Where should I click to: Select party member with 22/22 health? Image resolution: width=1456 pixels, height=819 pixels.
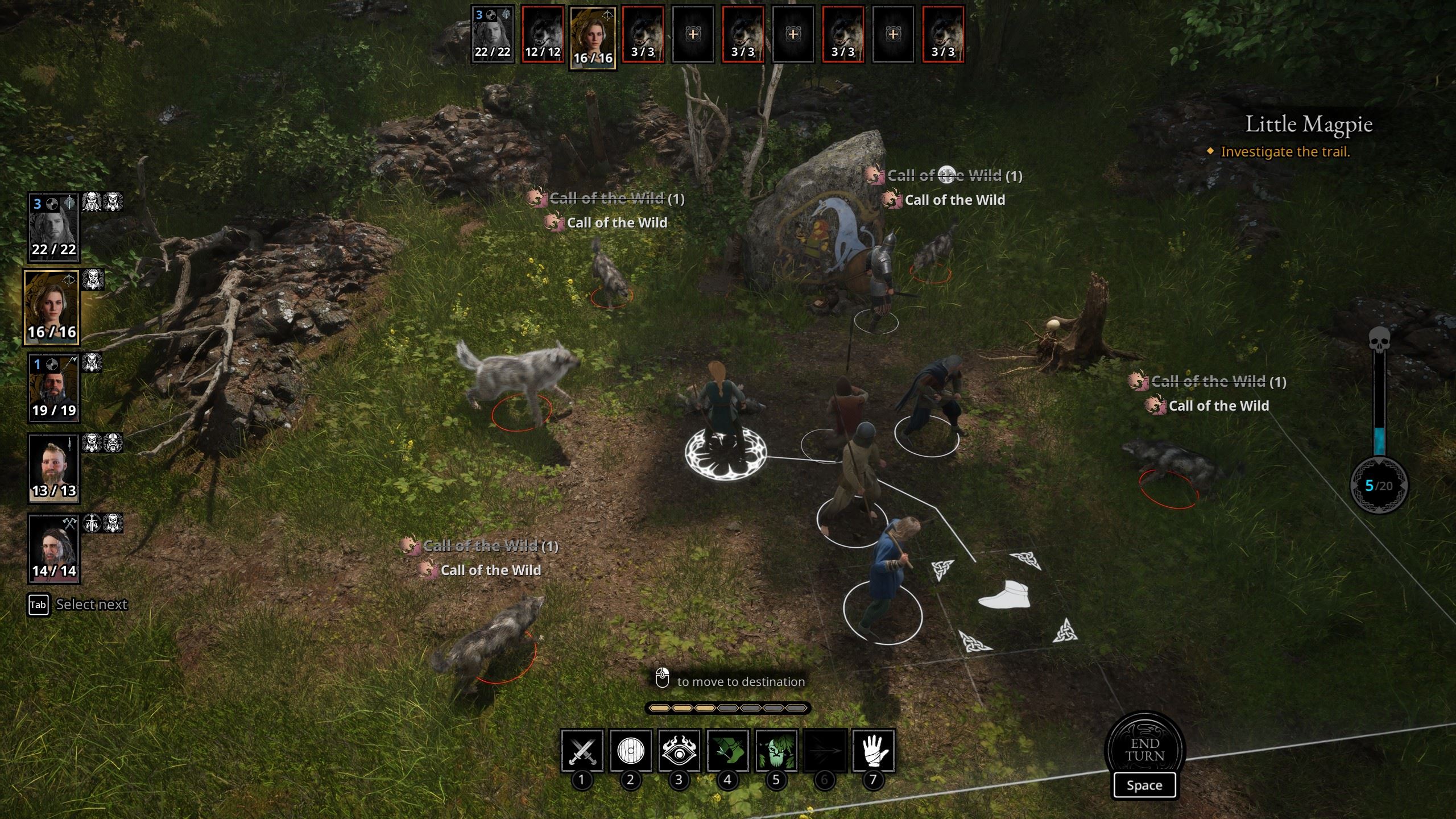click(x=54, y=227)
